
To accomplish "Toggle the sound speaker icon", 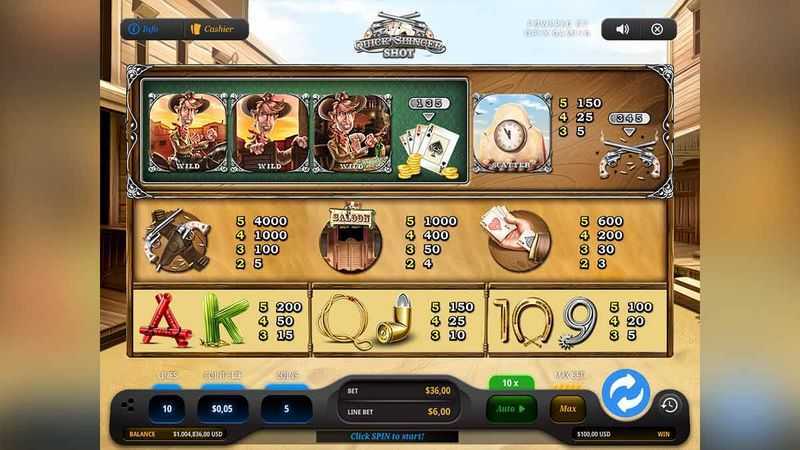I will [x=622, y=29].
